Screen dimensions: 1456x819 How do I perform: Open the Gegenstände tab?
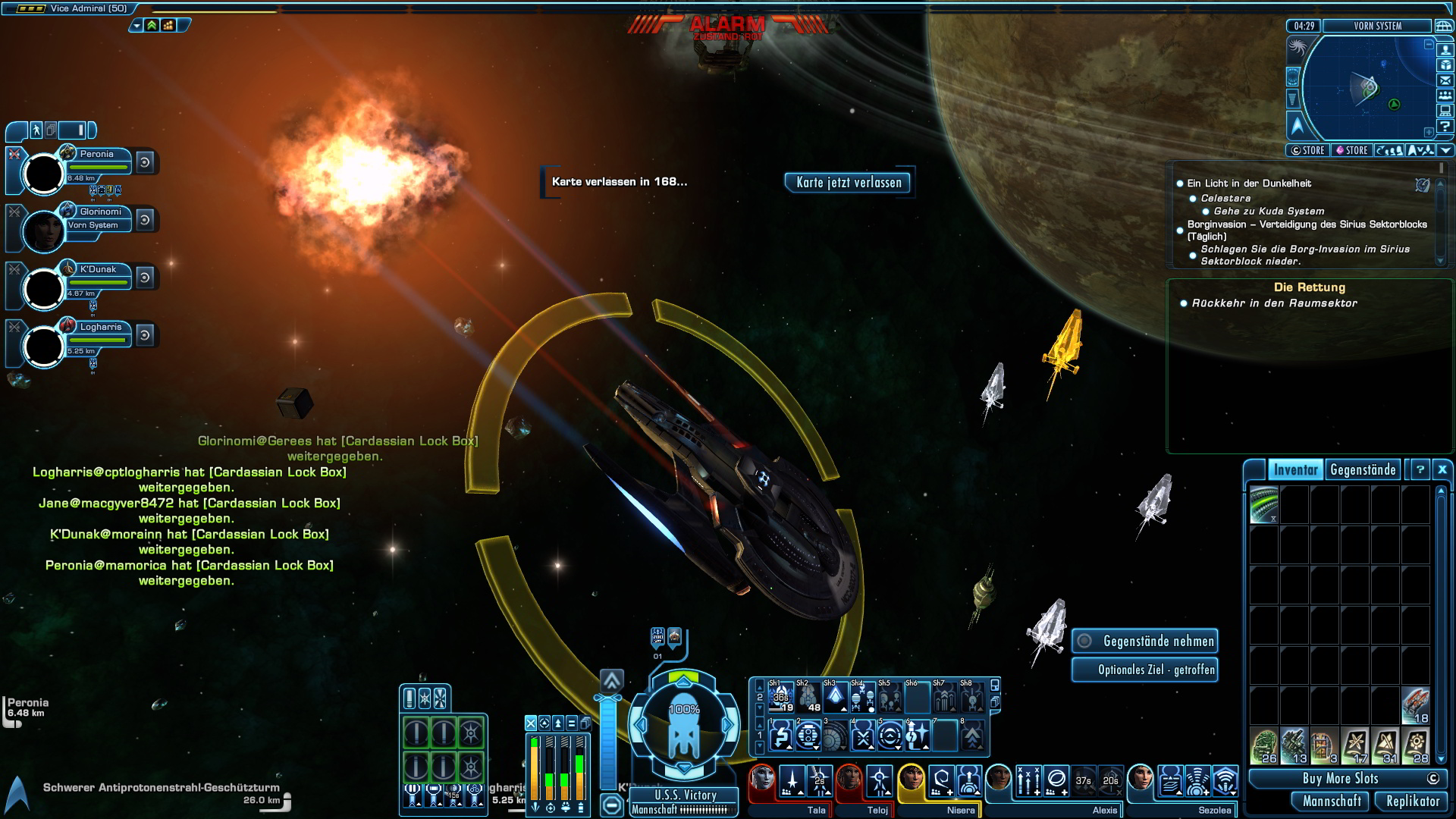pyautogui.click(x=1363, y=470)
